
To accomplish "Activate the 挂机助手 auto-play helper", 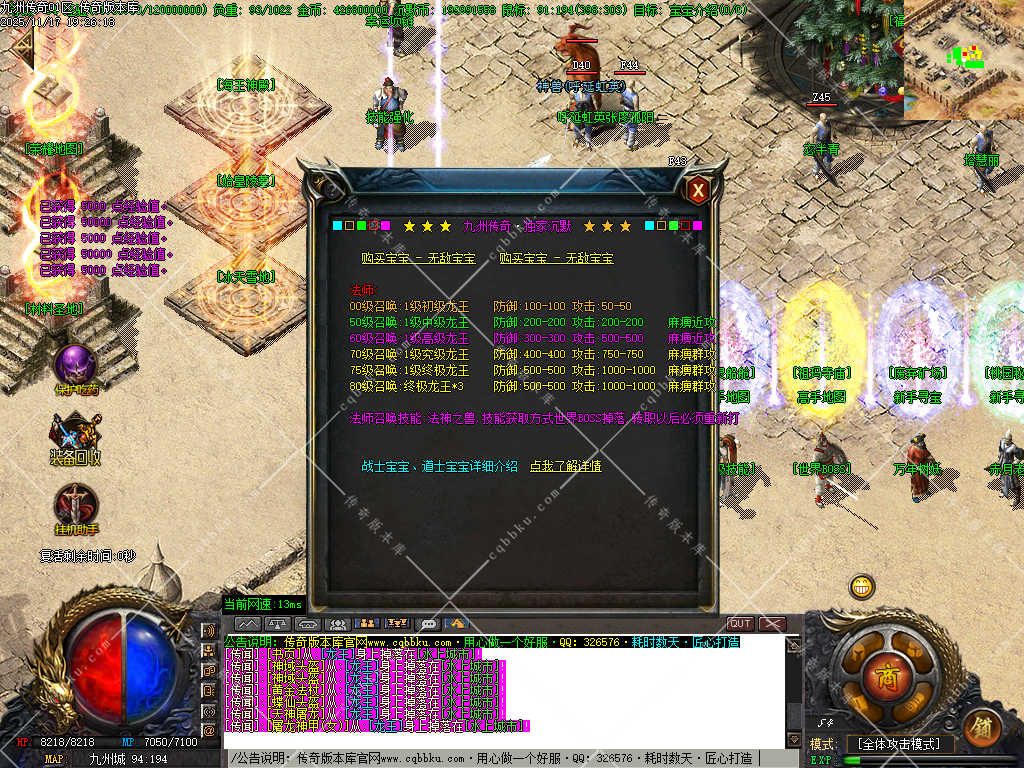I will (x=76, y=505).
